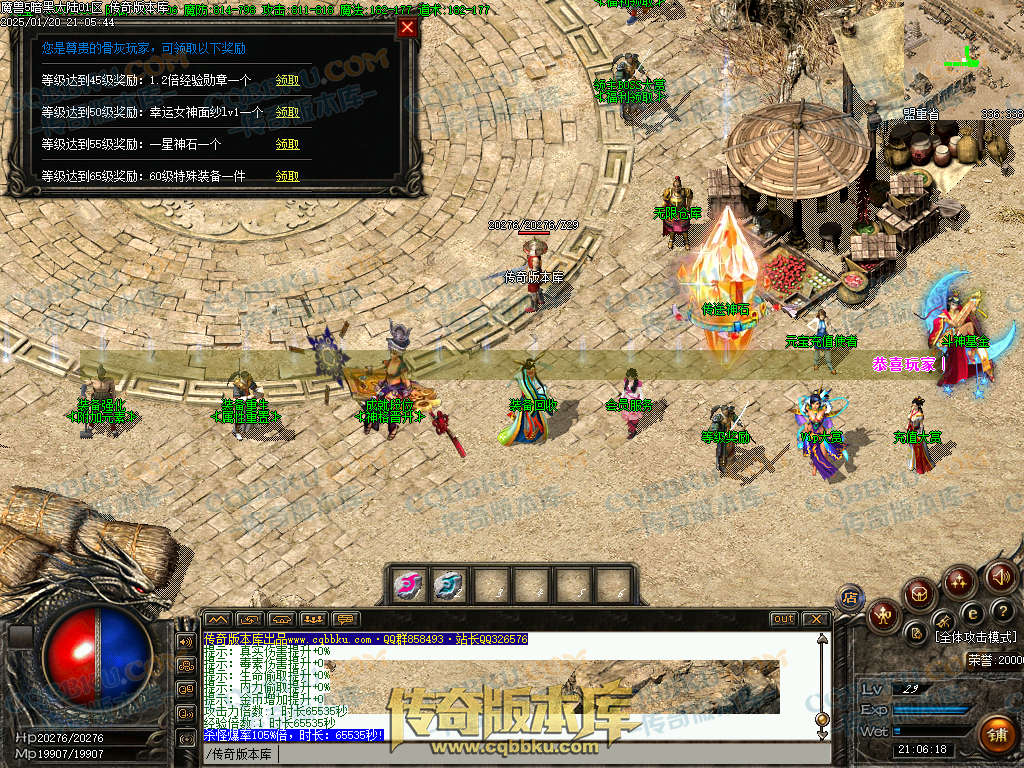
Task: Open help via the question mark icon
Action: 1002,611
